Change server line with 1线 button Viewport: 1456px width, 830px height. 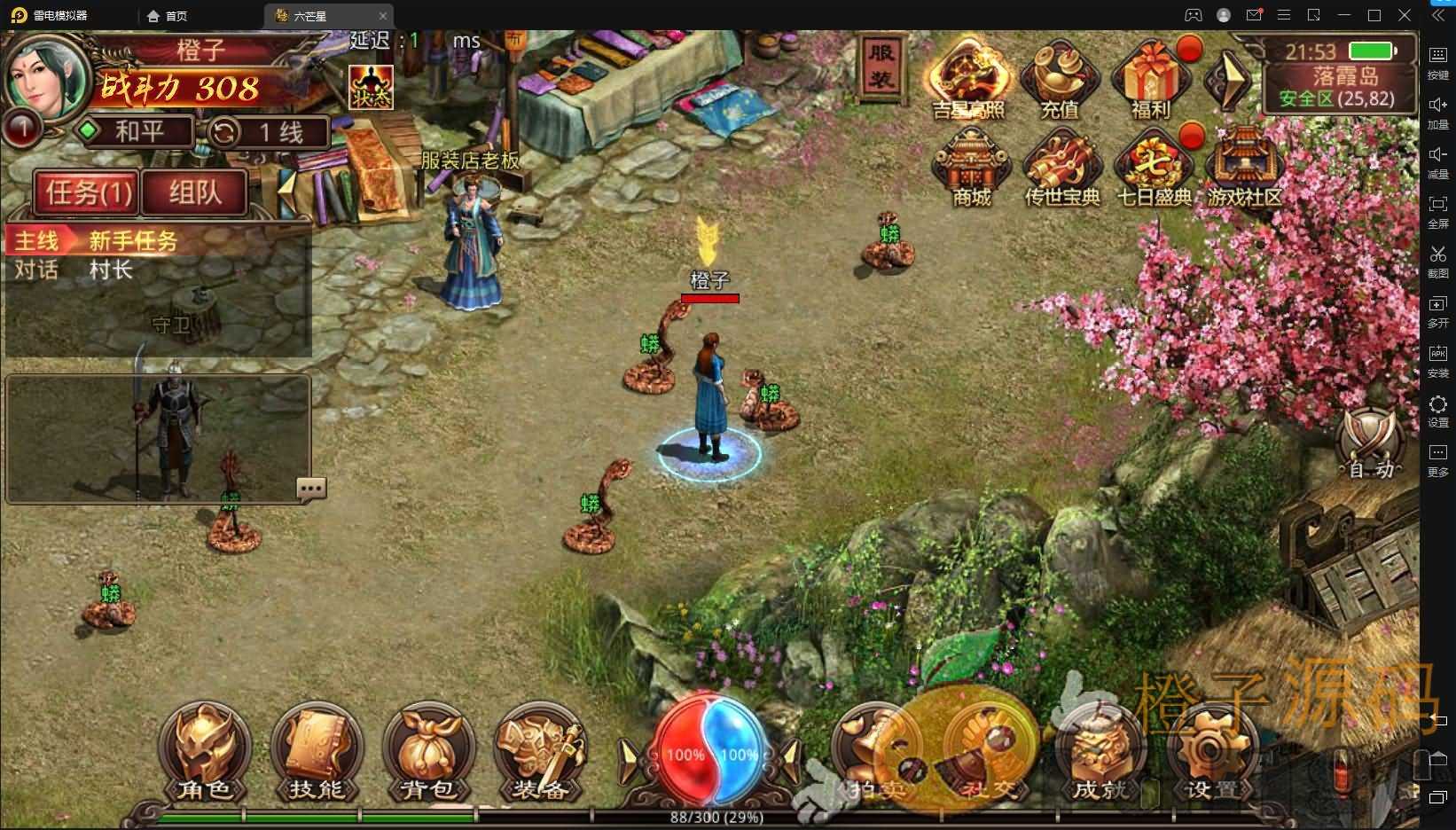tap(269, 133)
